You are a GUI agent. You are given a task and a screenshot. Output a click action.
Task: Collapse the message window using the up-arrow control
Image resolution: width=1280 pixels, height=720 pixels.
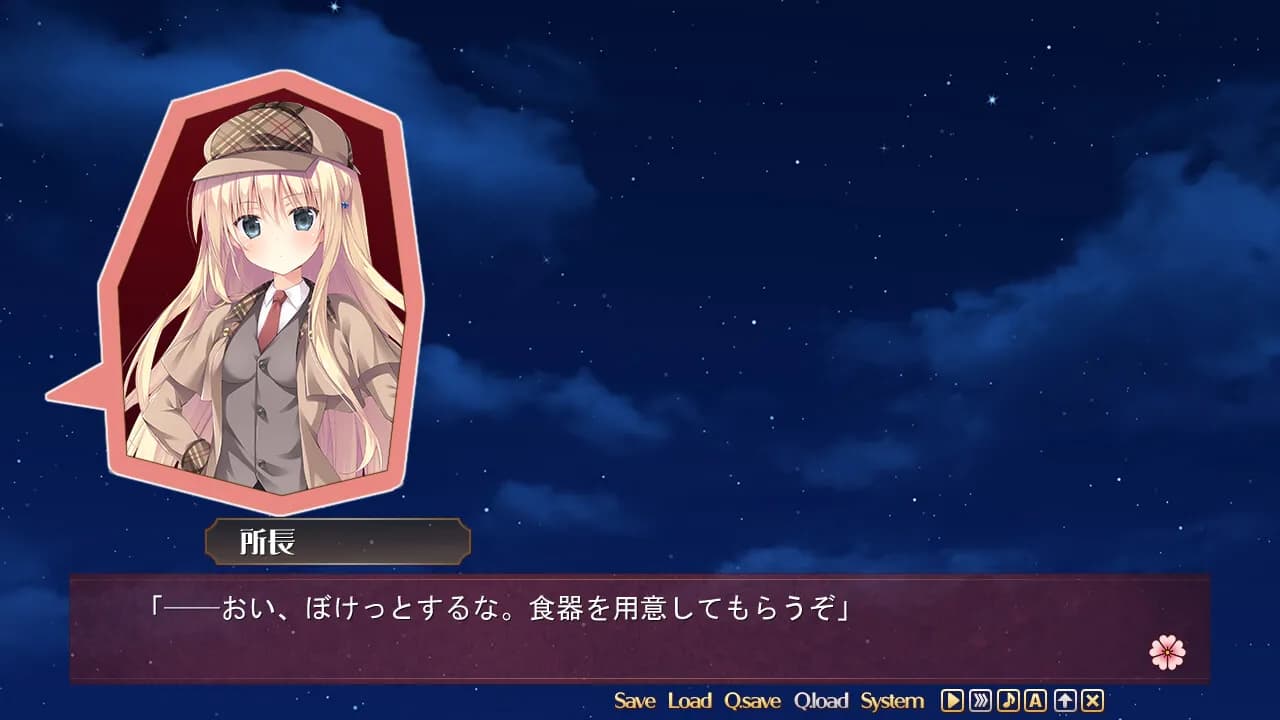(x=1064, y=701)
